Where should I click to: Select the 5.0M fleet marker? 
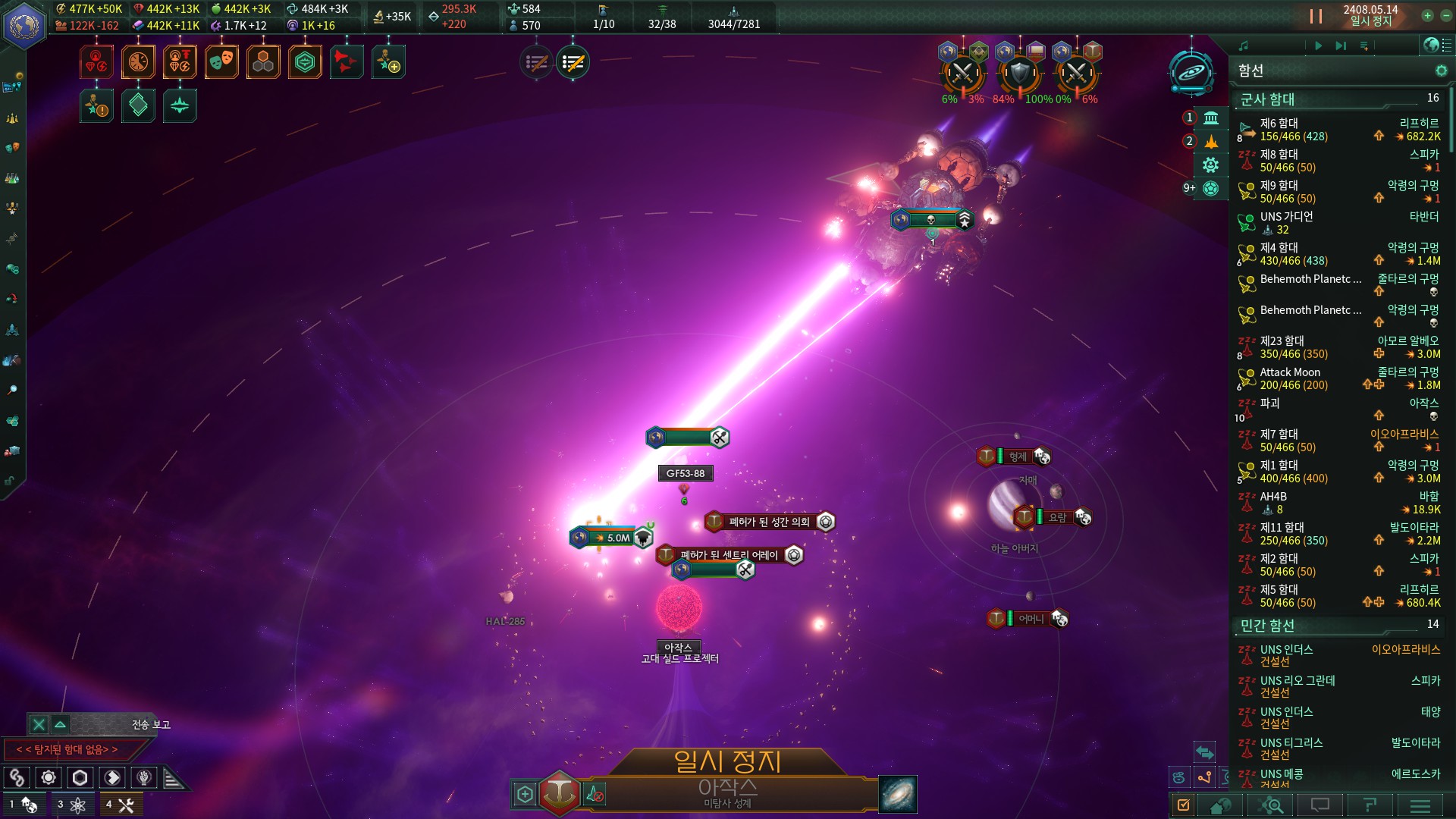(613, 538)
